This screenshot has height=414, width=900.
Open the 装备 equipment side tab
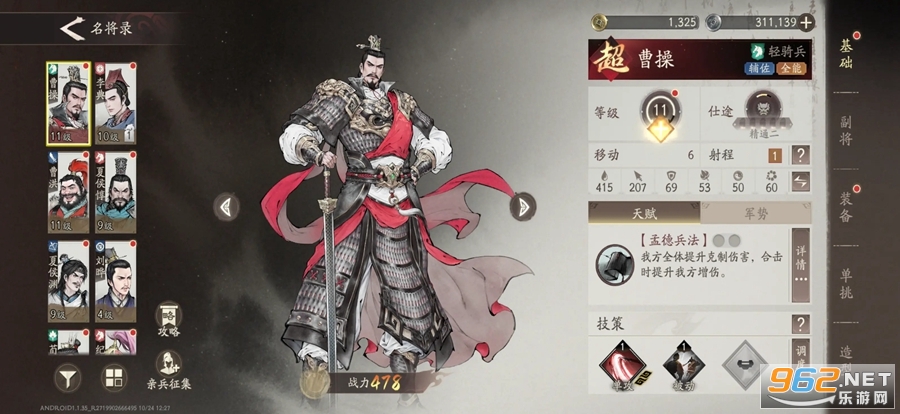point(846,203)
